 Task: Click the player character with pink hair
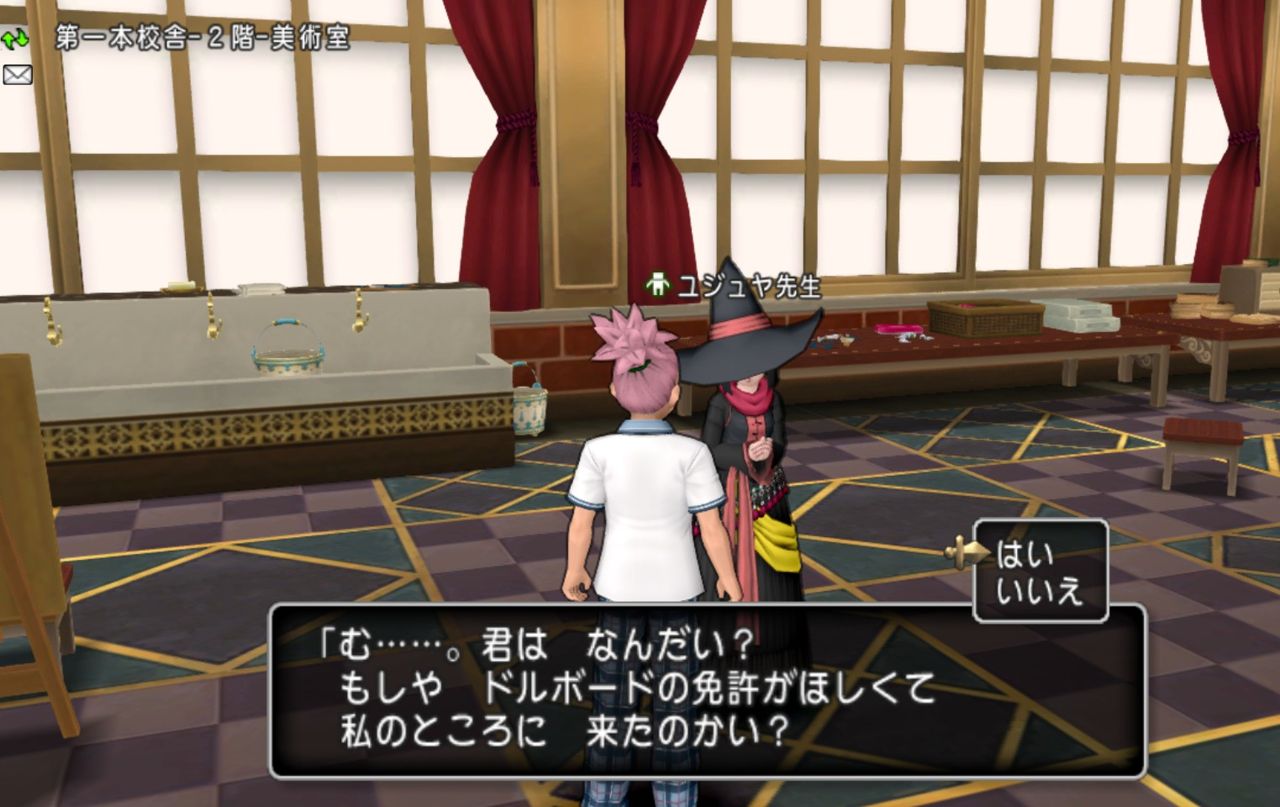pos(640,470)
